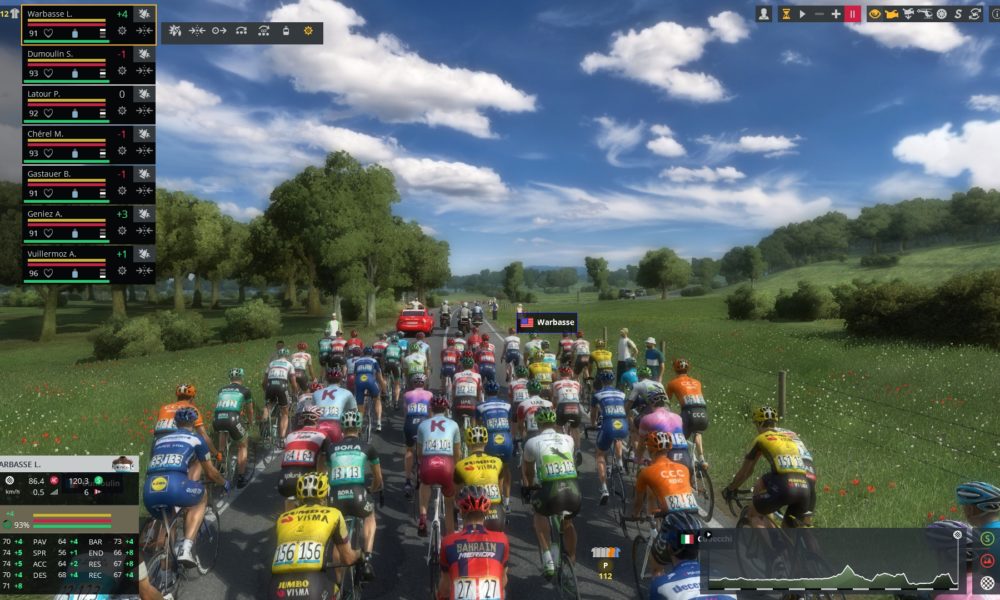Increase game speed with the plus button

[x=836, y=14]
